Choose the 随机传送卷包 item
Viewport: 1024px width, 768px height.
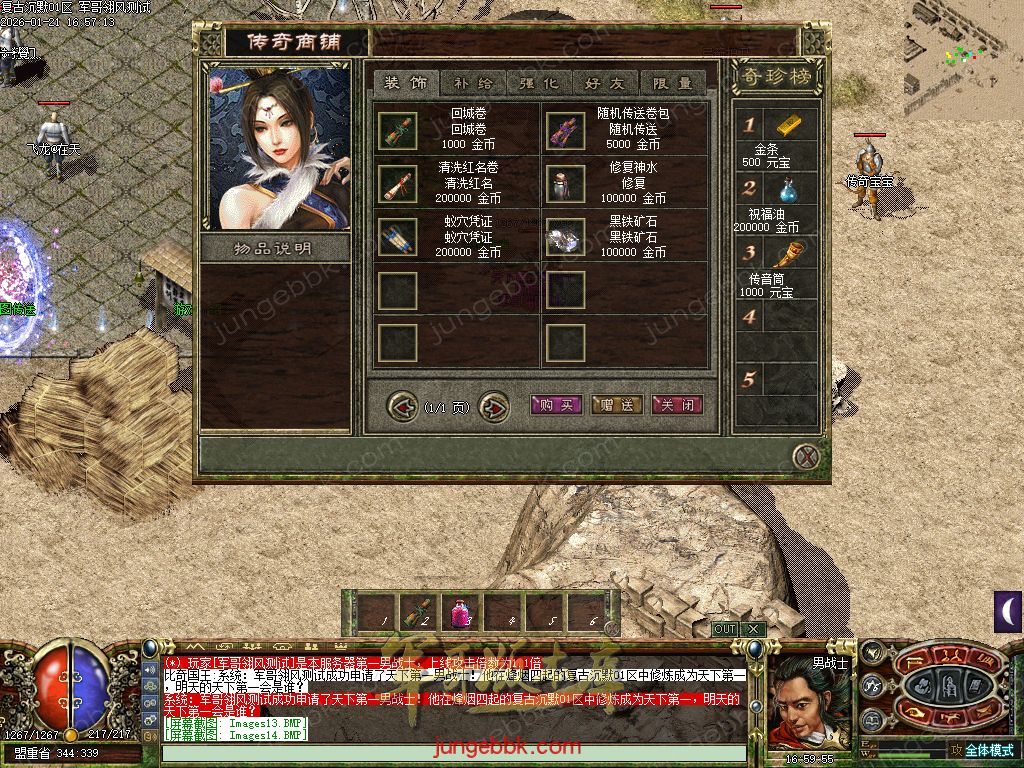tap(566, 131)
